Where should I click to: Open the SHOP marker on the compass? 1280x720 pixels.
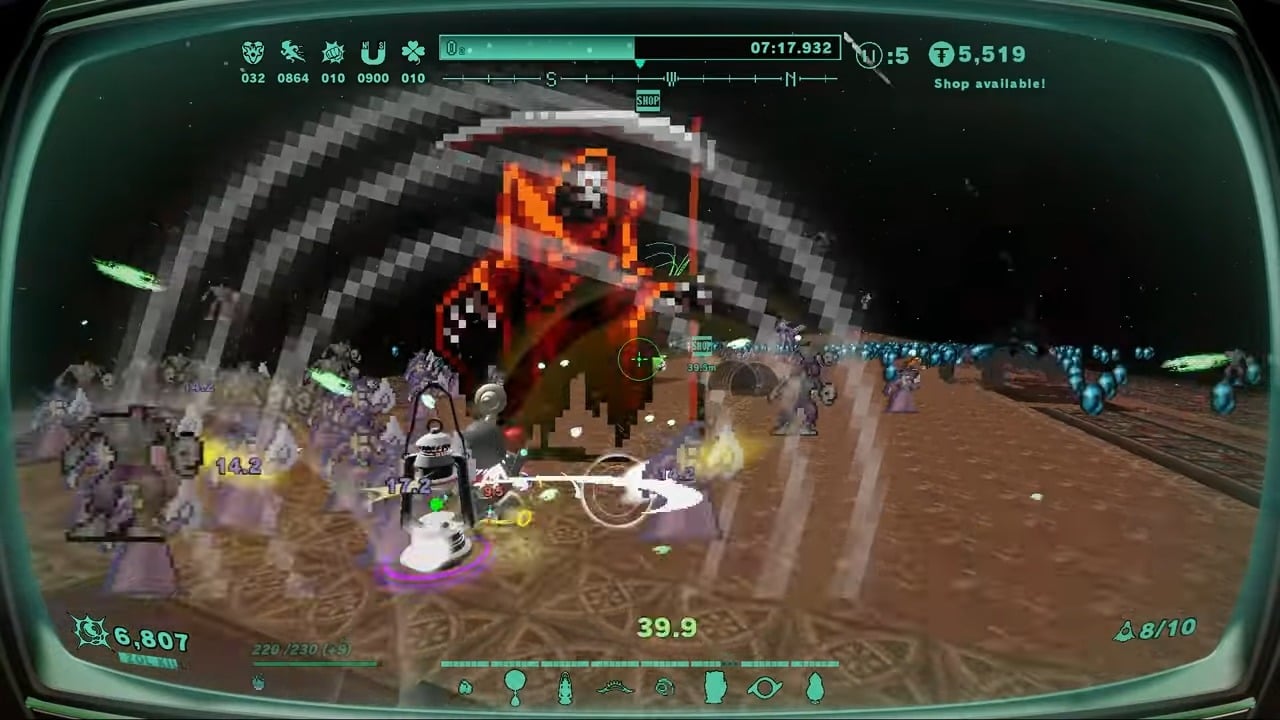pyautogui.click(x=648, y=101)
